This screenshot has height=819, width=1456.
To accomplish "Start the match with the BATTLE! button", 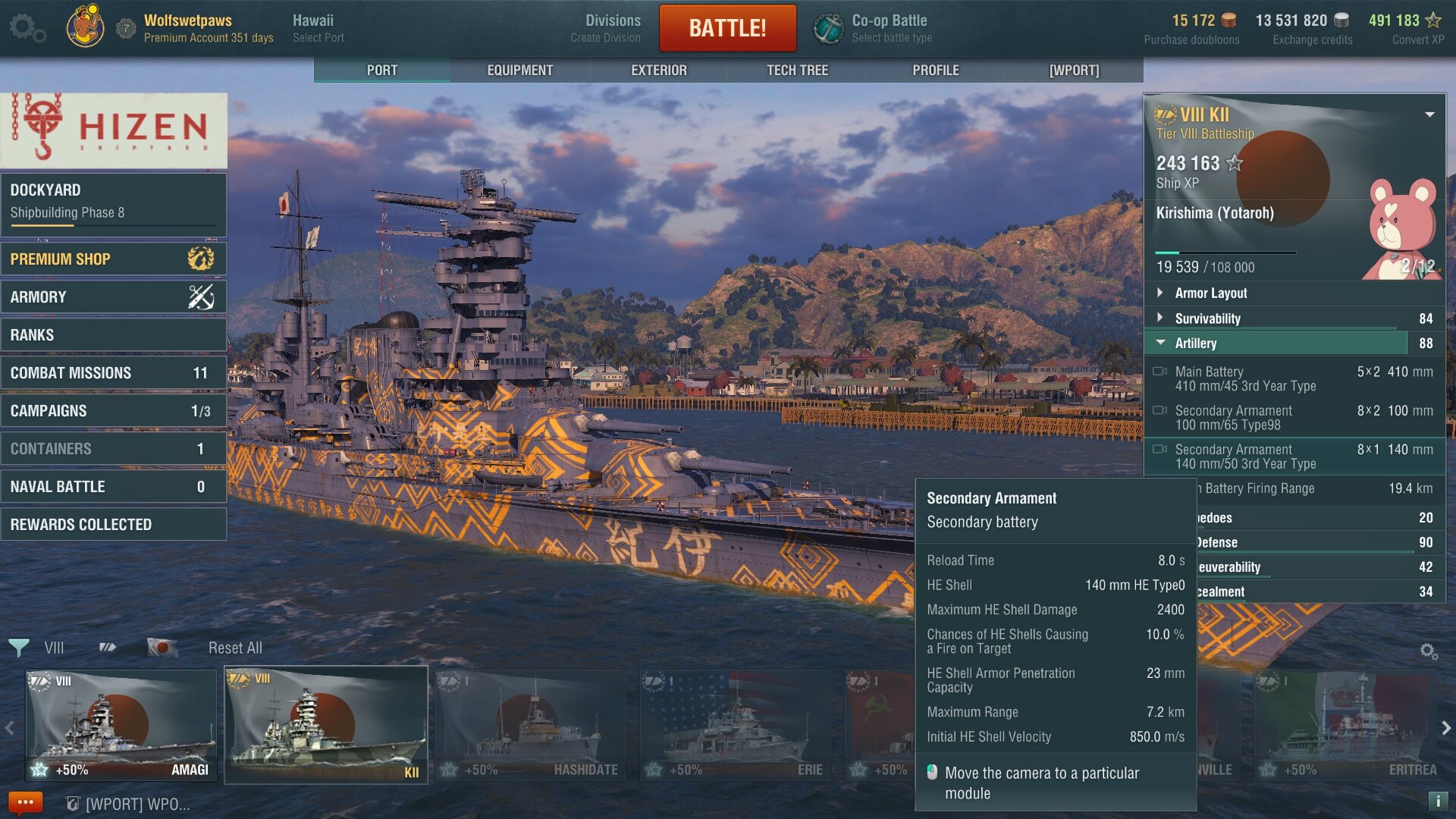I will pos(726,28).
